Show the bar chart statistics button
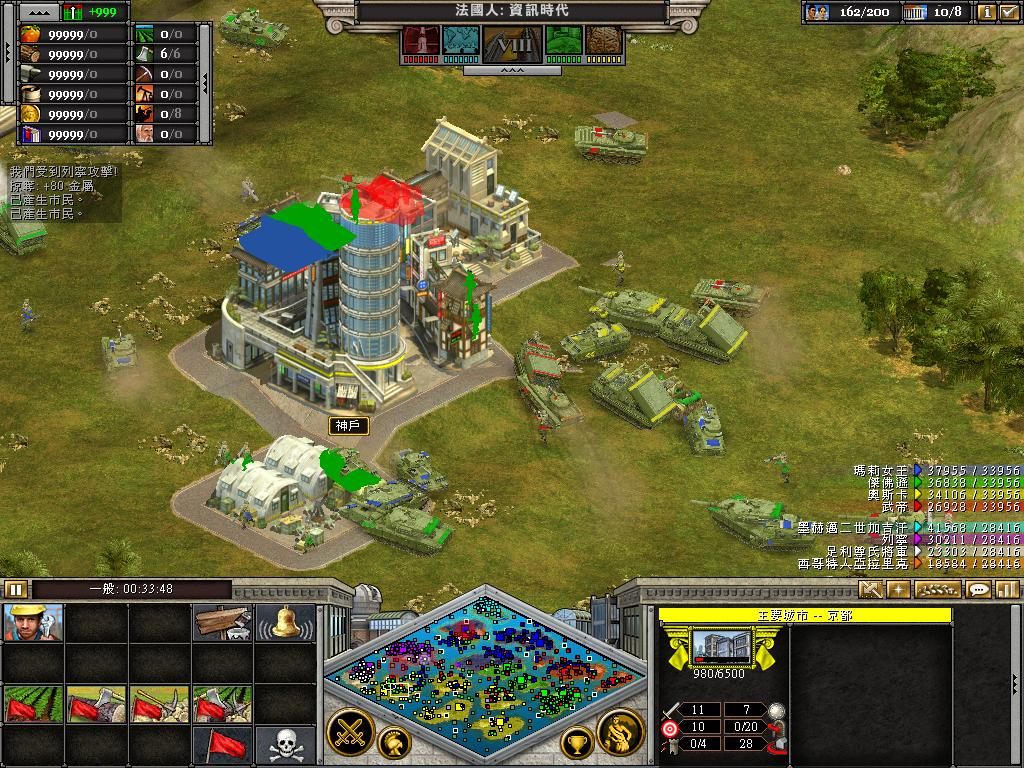The height and width of the screenshot is (768, 1024). tap(1007, 590)
